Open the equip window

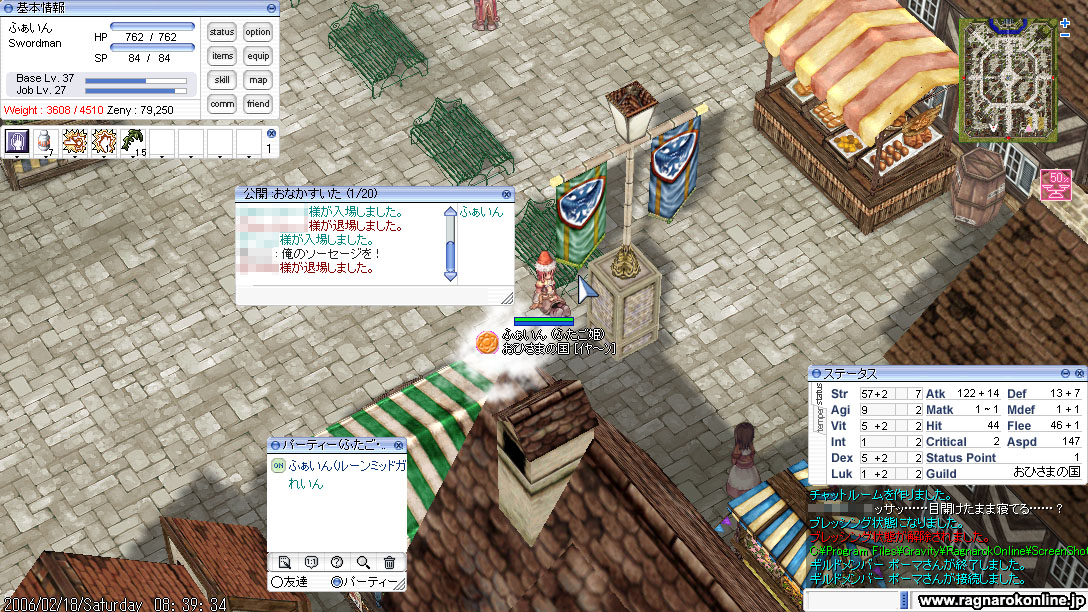tap(258, 56)
